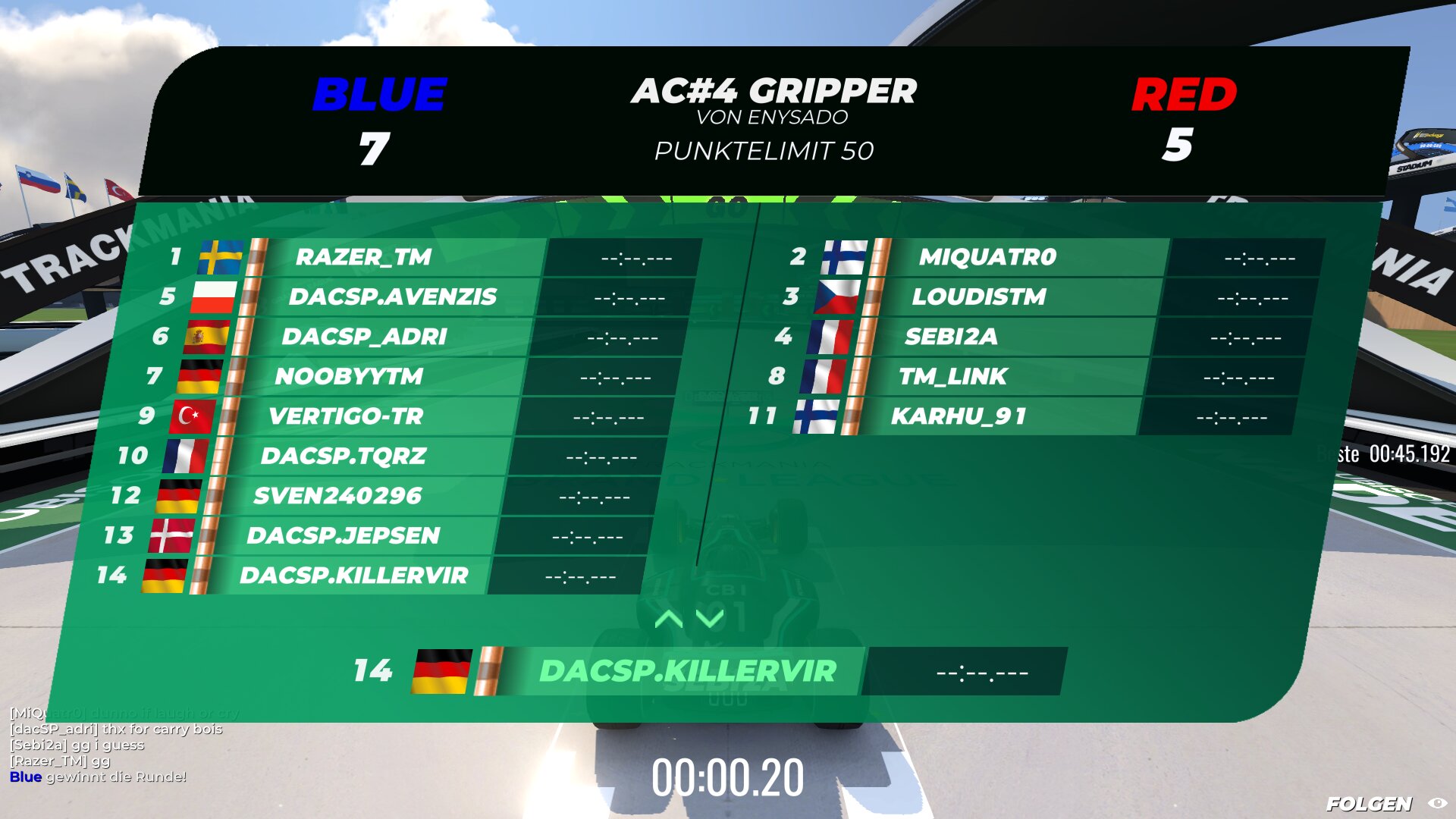Viewport: 1456px width, 819px height.
Task: Click NOOBYYTM player entry
Action: 349,376
